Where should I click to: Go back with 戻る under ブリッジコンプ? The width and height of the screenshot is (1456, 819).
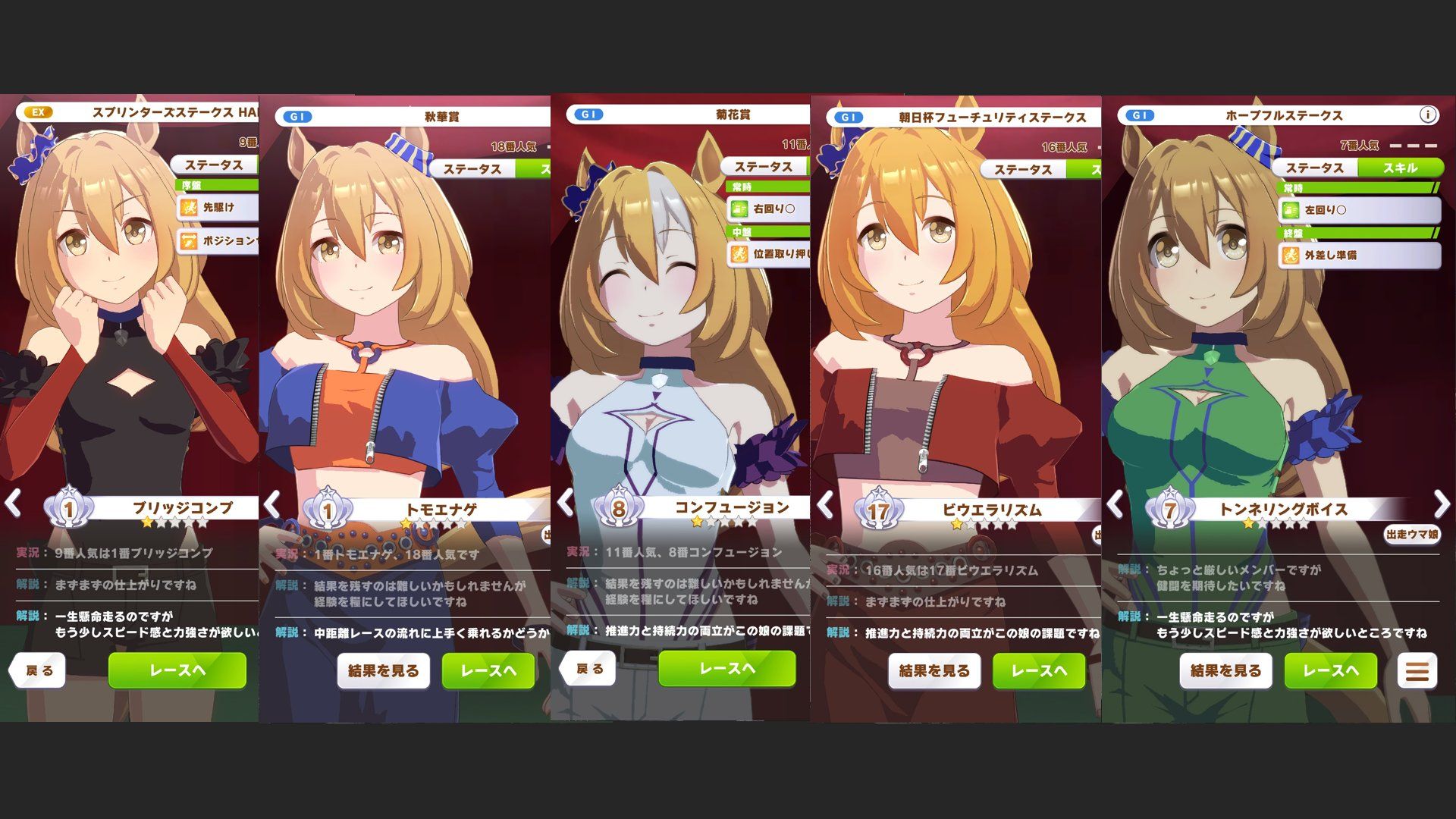(x=39, y=671)
